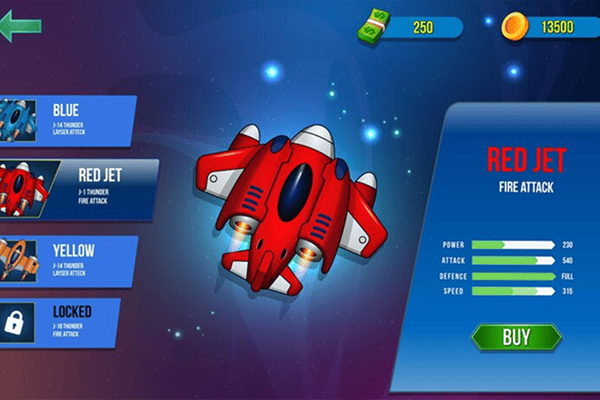Select the Blue ship entry

pyautogui.click(x=68, y=118)
